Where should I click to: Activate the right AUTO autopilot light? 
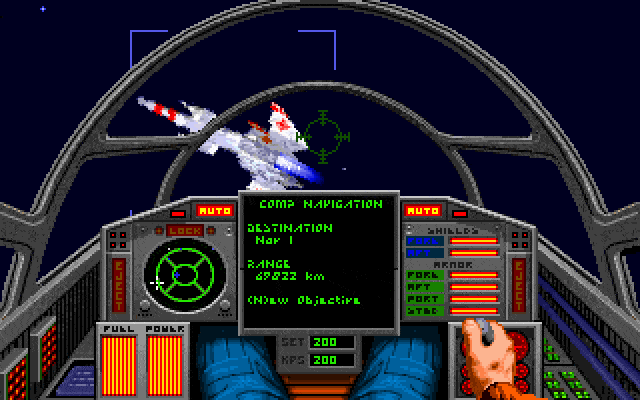point(422,211)
